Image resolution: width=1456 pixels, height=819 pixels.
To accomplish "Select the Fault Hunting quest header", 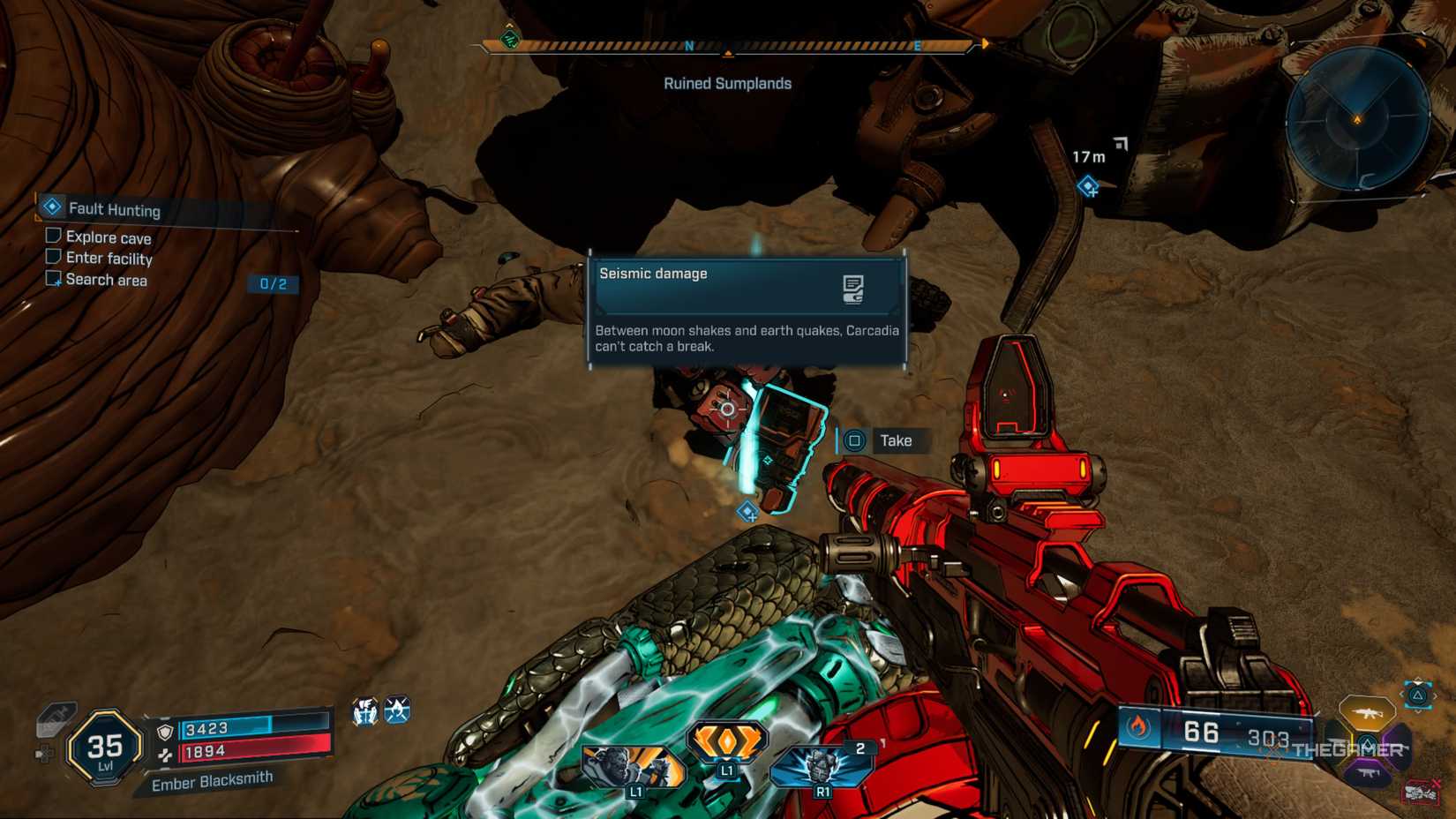I will point(115,210).
